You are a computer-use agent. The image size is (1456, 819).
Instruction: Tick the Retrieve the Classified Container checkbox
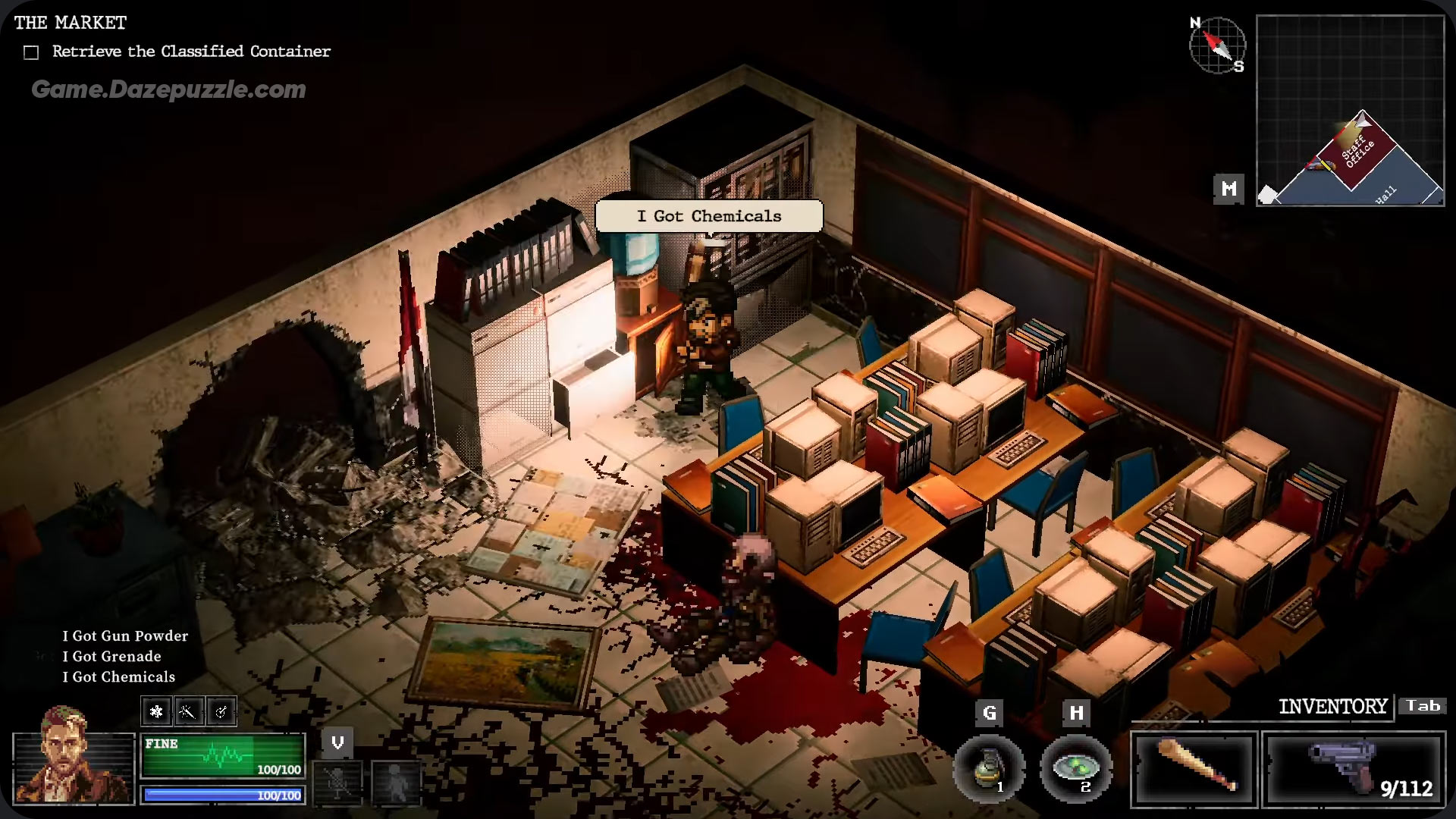point(31,52)
